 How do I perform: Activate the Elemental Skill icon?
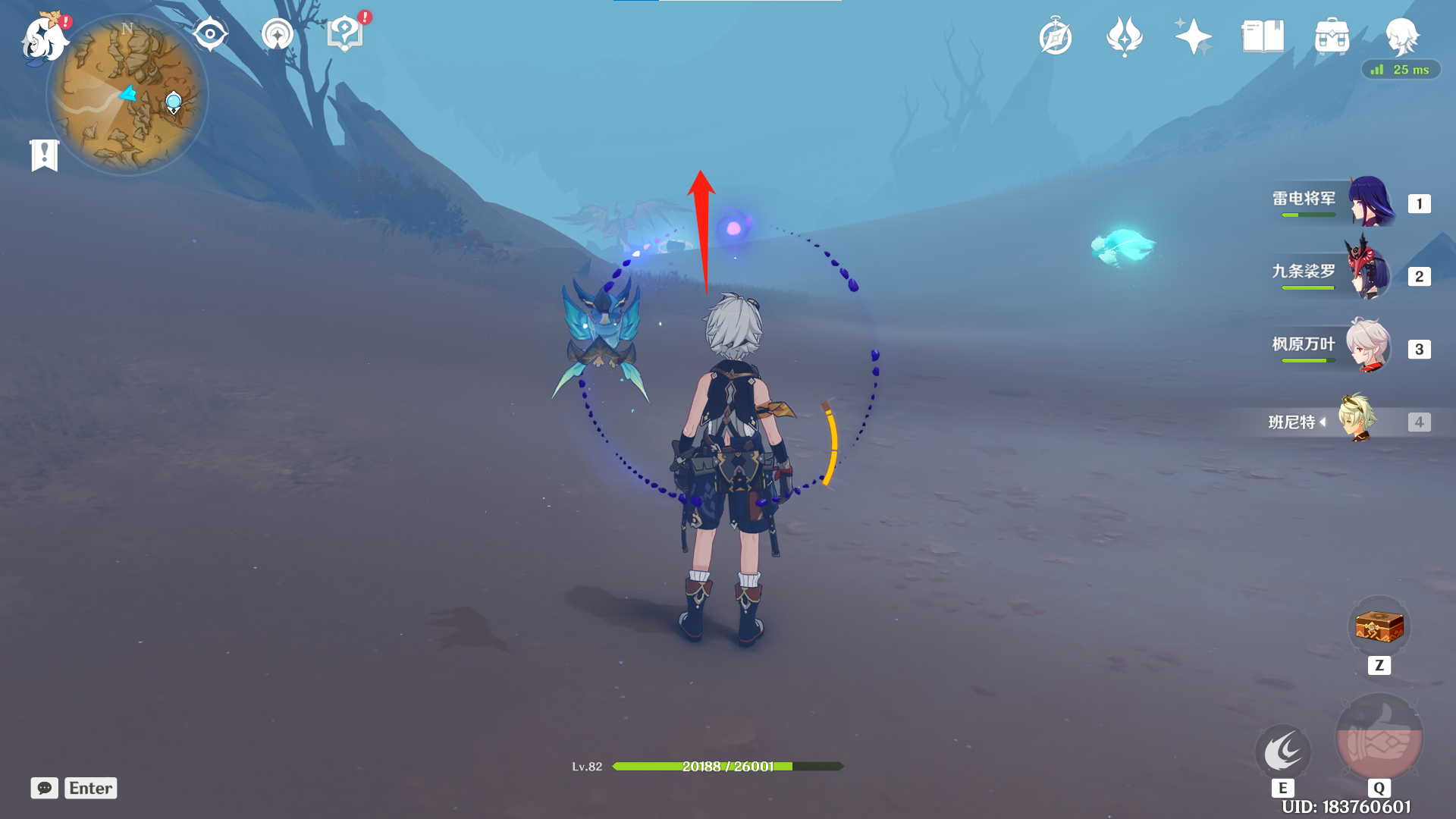pyautogui.click(x=1283, y=752)
